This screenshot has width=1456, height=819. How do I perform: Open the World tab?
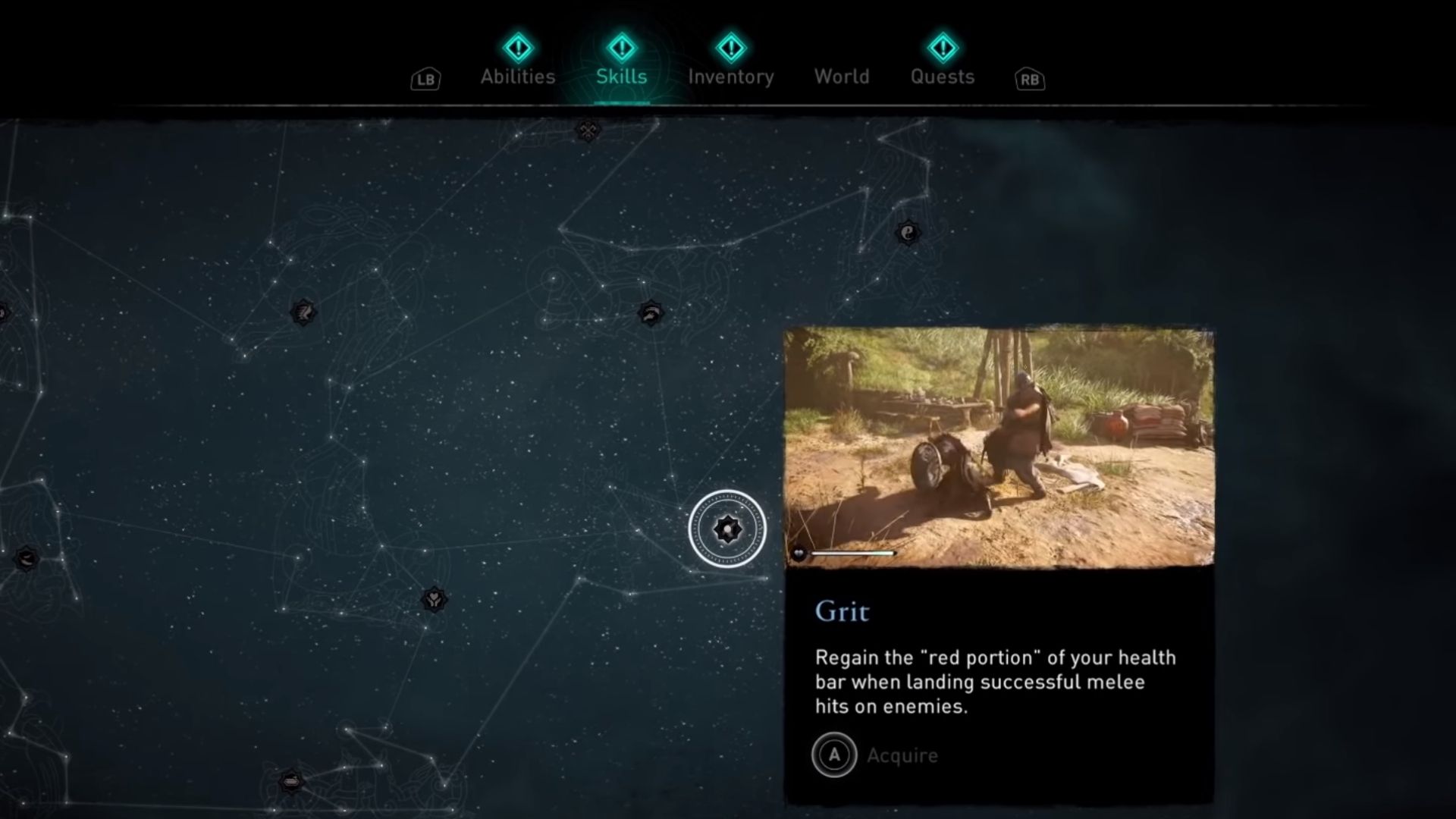click(841, 77)
